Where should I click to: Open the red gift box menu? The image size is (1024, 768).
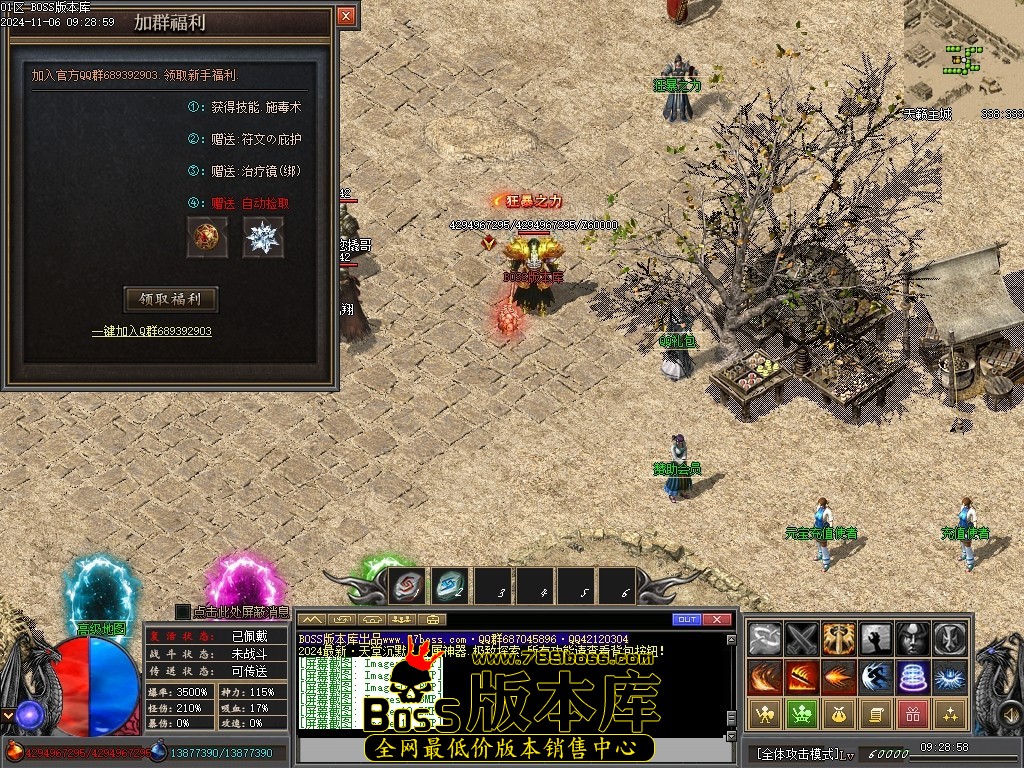tap(913, 714)
